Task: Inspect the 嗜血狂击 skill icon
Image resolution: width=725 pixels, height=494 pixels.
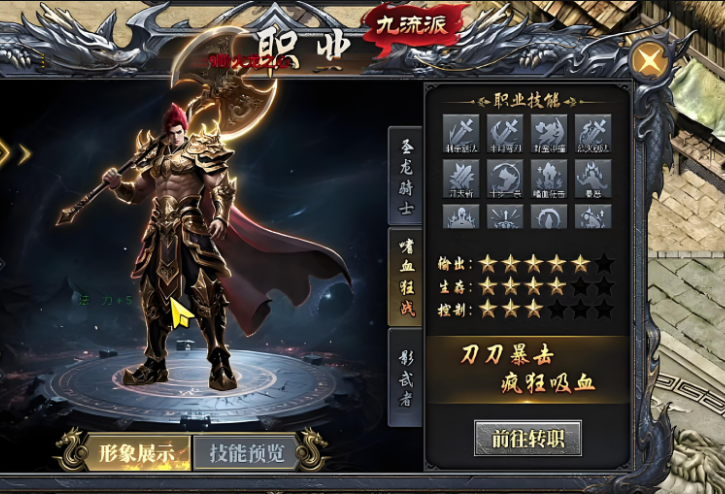Action: click(548, 177)
